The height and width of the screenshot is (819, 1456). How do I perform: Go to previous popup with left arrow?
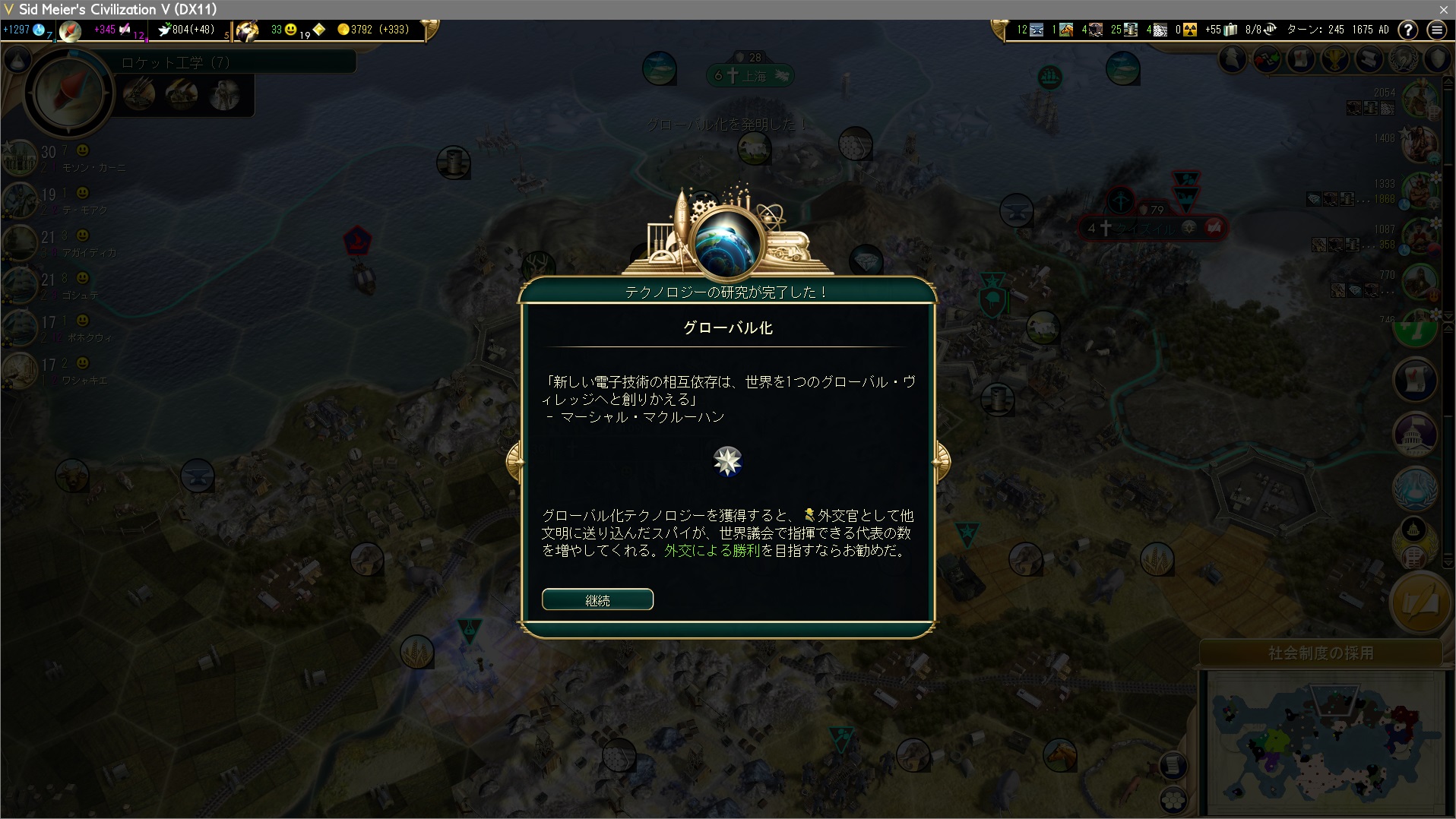pos(514,460)
